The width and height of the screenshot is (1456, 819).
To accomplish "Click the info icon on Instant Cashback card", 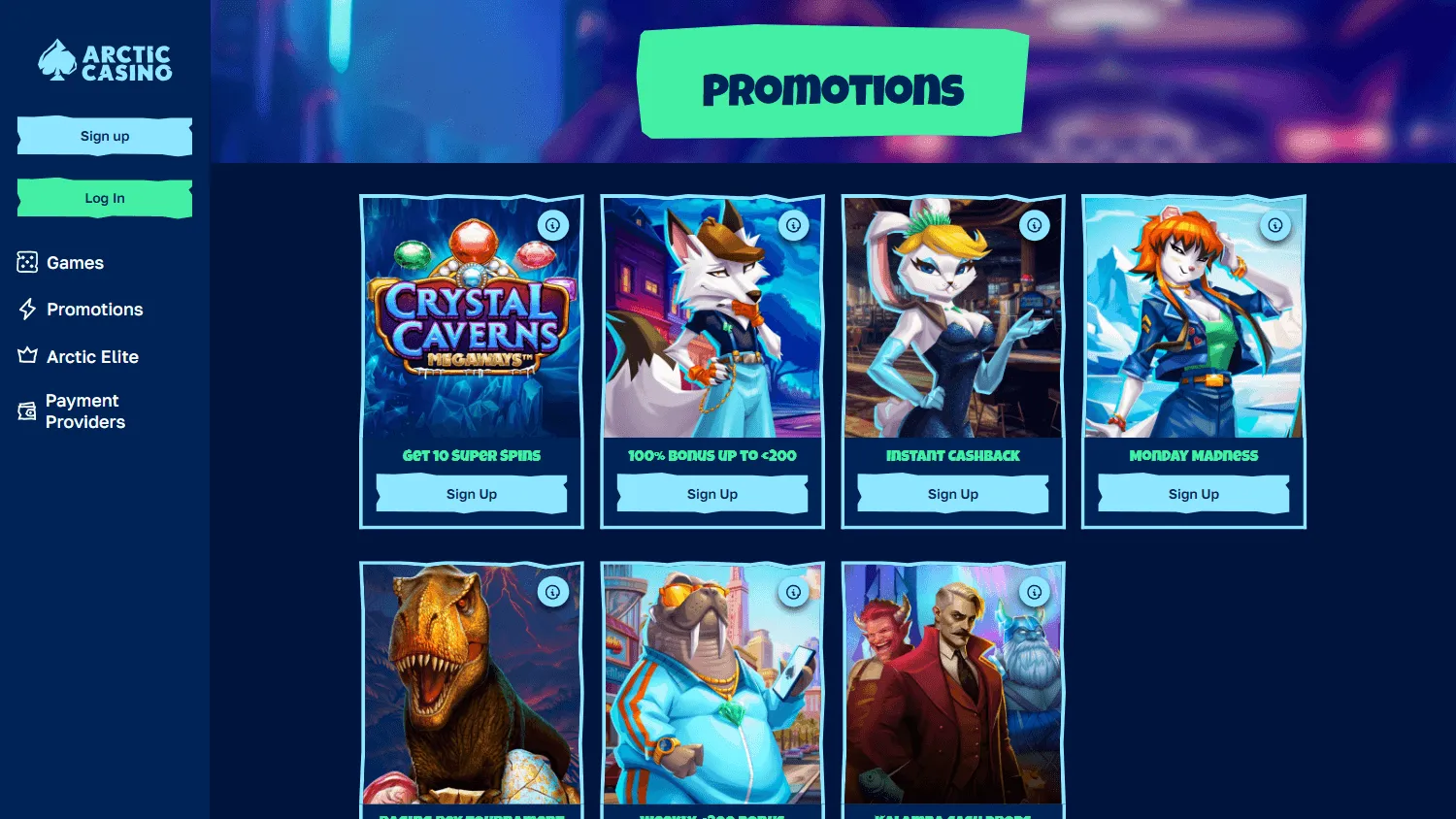I will (1035, 225).
